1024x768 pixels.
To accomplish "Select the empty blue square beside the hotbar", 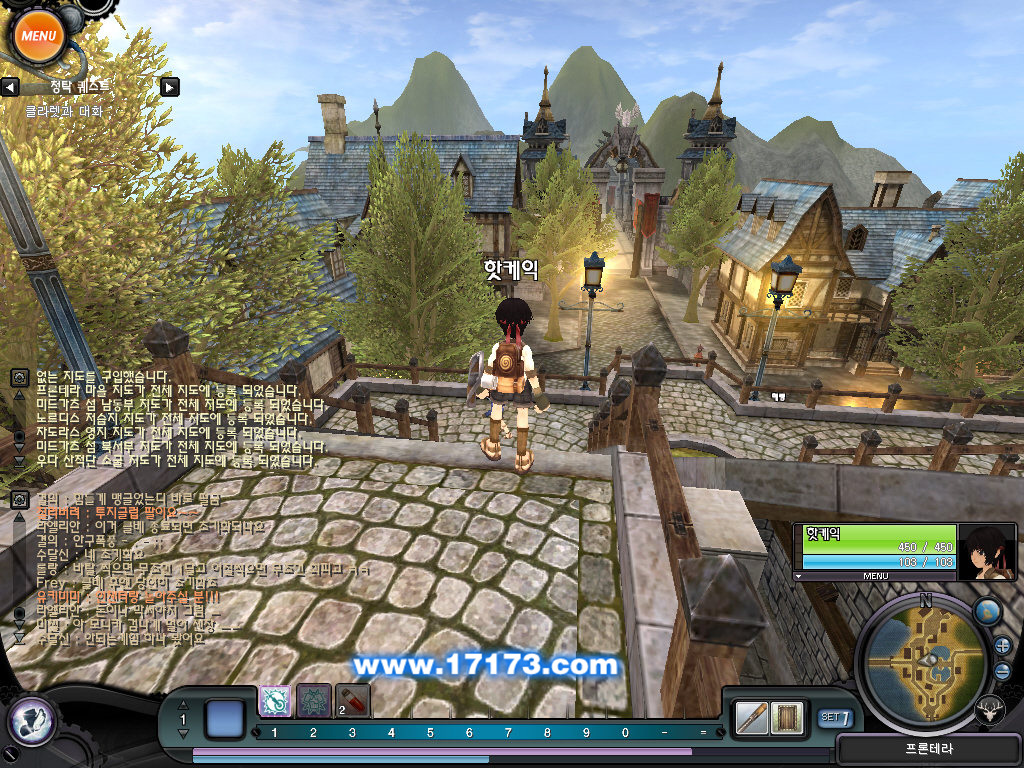I will (225, 719).
